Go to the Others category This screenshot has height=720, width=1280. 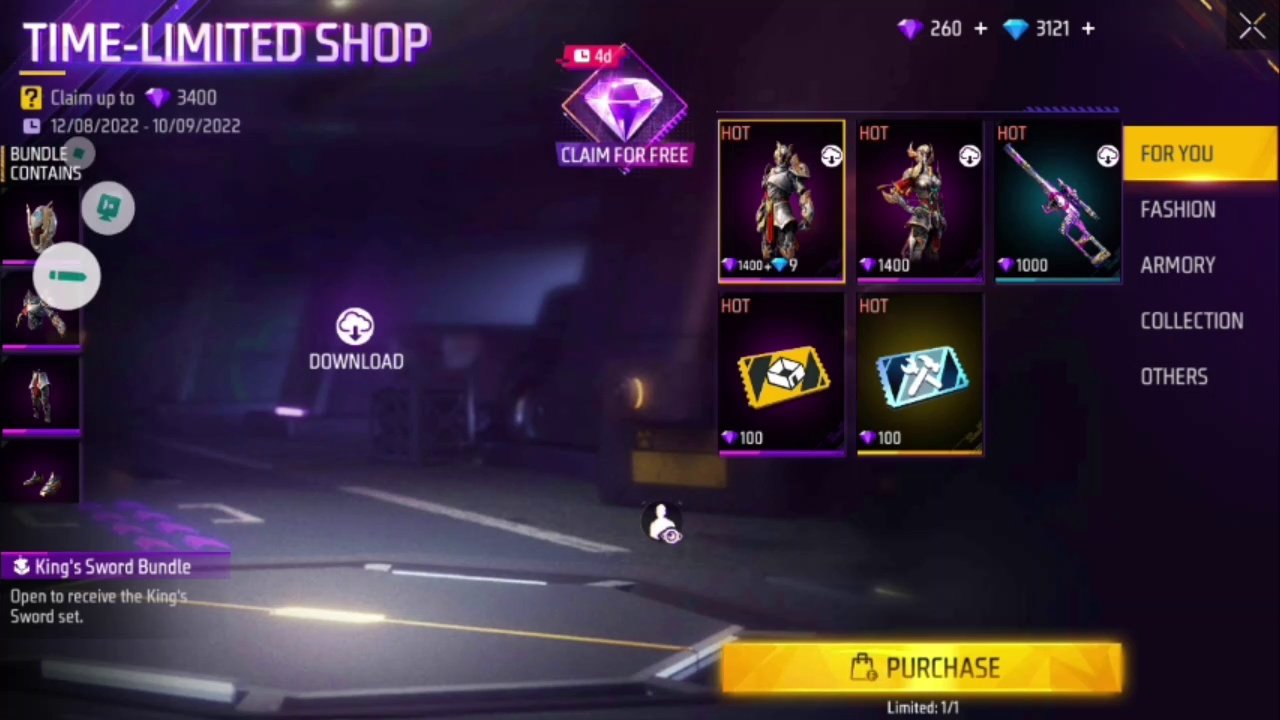tap(1174, 377)
